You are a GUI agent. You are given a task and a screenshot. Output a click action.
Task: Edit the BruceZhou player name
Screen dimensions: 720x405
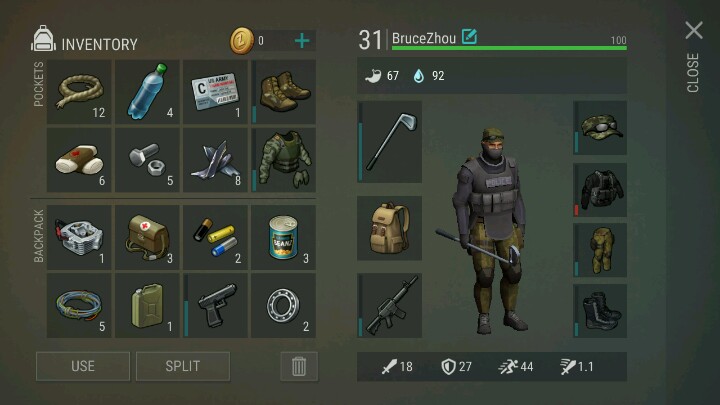[469, 38]
